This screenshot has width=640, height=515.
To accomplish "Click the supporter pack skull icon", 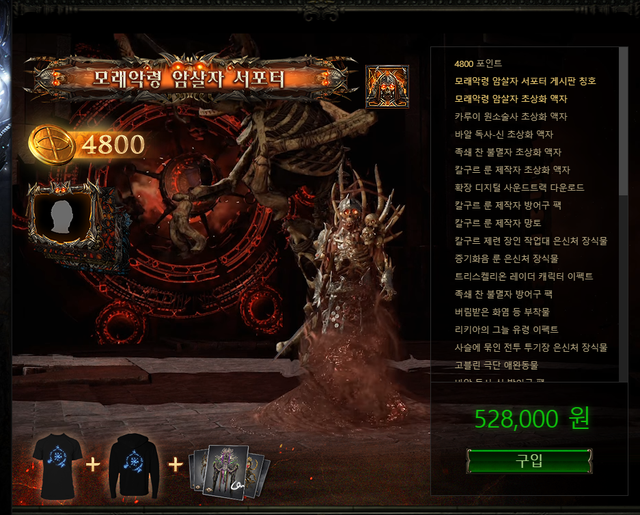I will pos(386,87).
